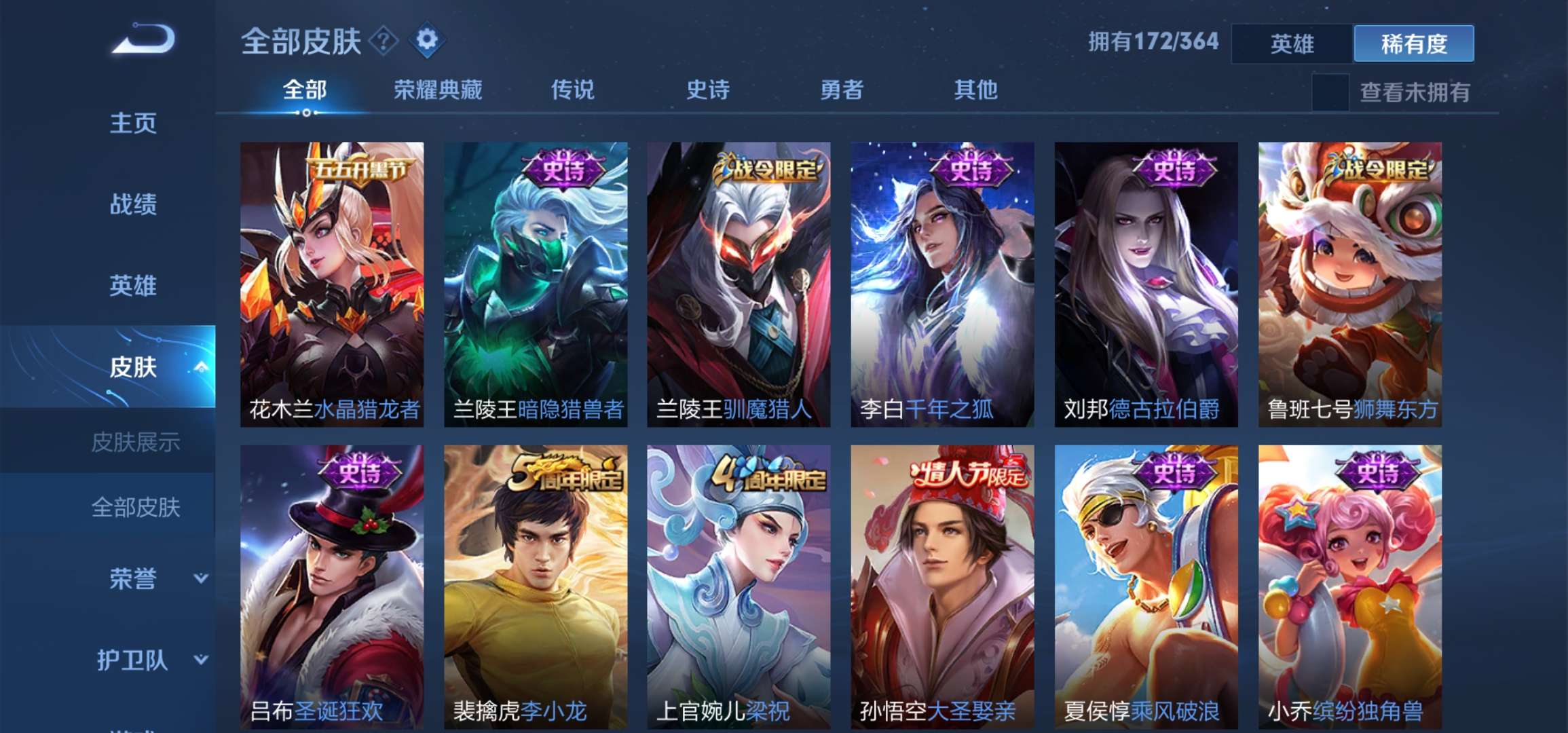The height and width of the screenshot is (733, 1568).
Task: Open the 主页 home section in sidebar
Action: click(133, 124)
